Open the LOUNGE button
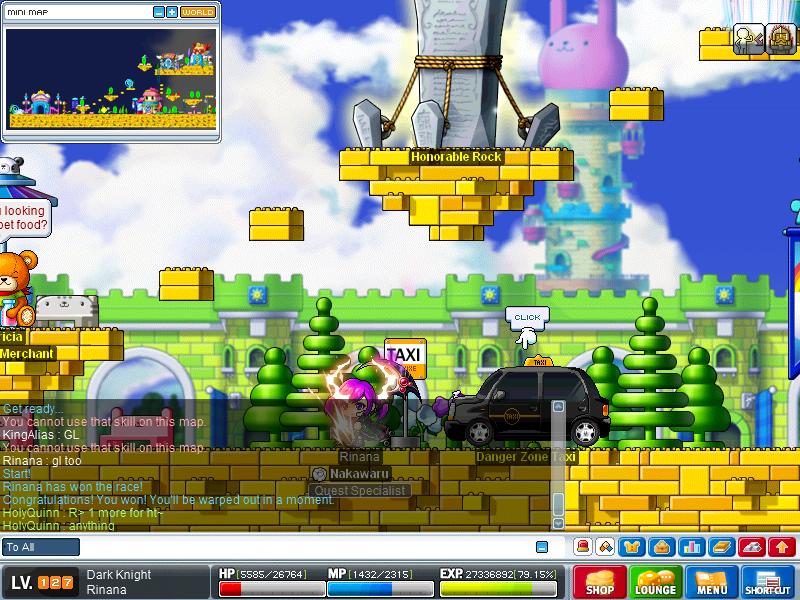The width and height of the screenshot is (800, 600). tap(655, 583)
